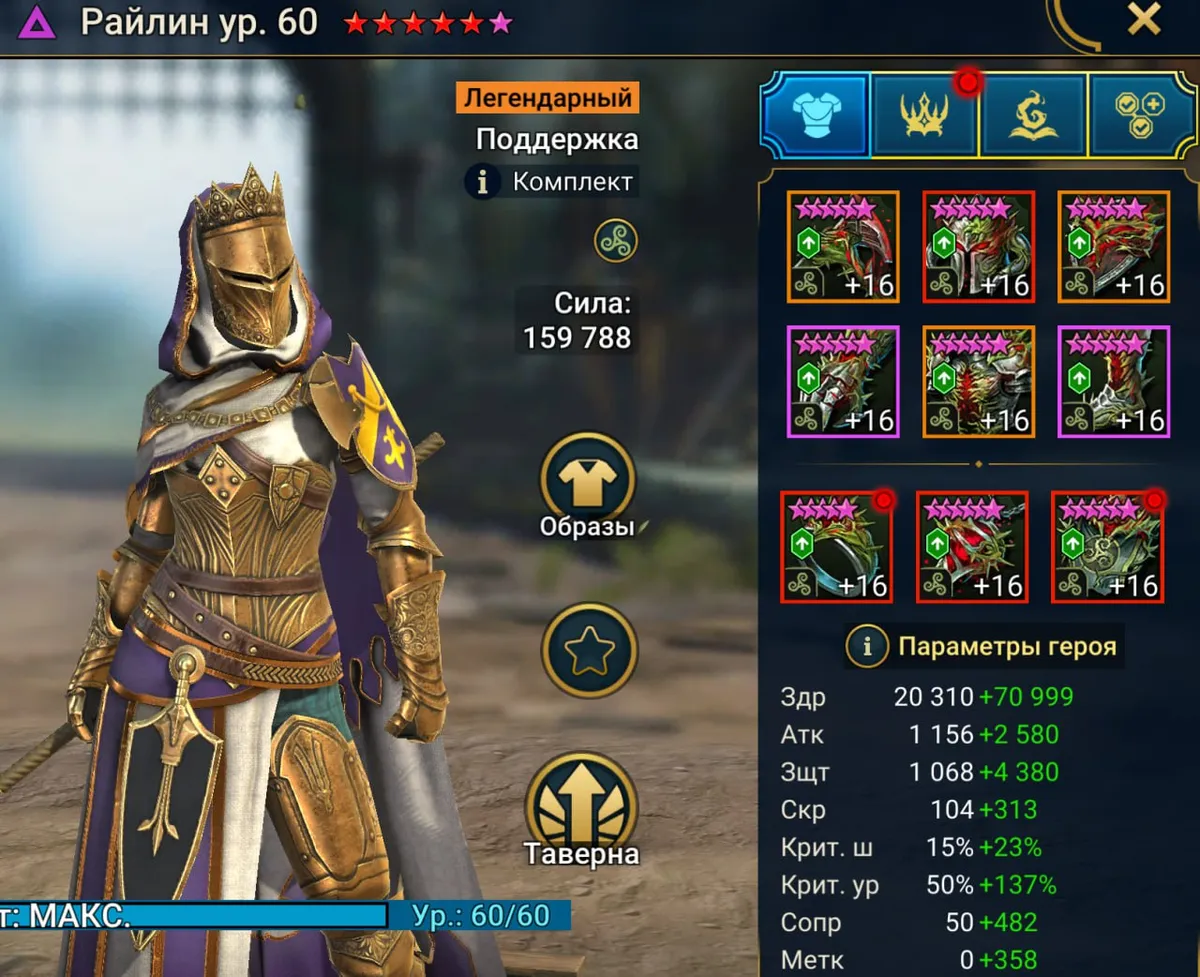Select the equipped gauntlets slot
This screenshot has width=1200, height=977.
pyautogui.click(x=843, y=382)
